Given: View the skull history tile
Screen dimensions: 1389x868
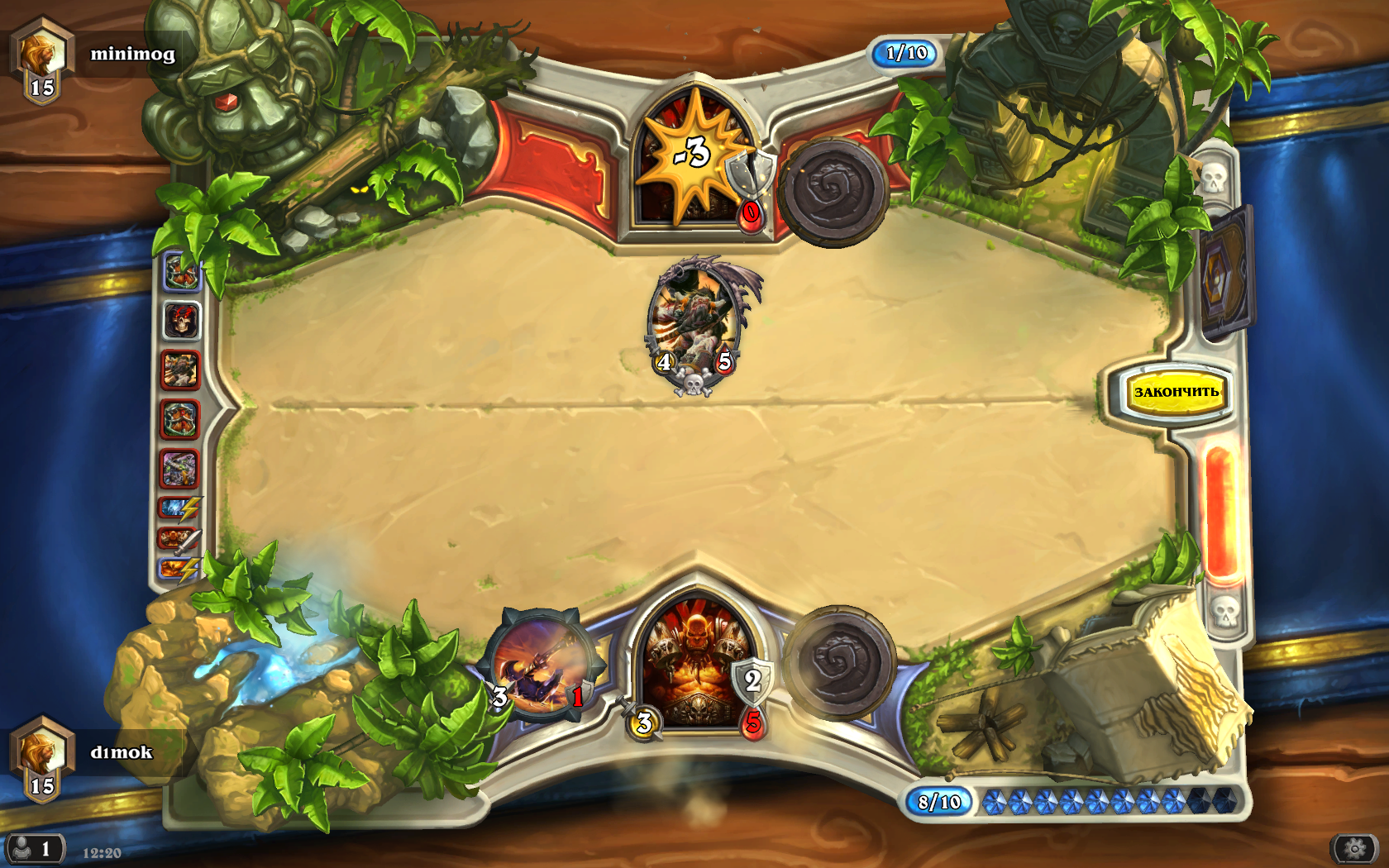Looking at the screenshot, I should click(181, 320).
